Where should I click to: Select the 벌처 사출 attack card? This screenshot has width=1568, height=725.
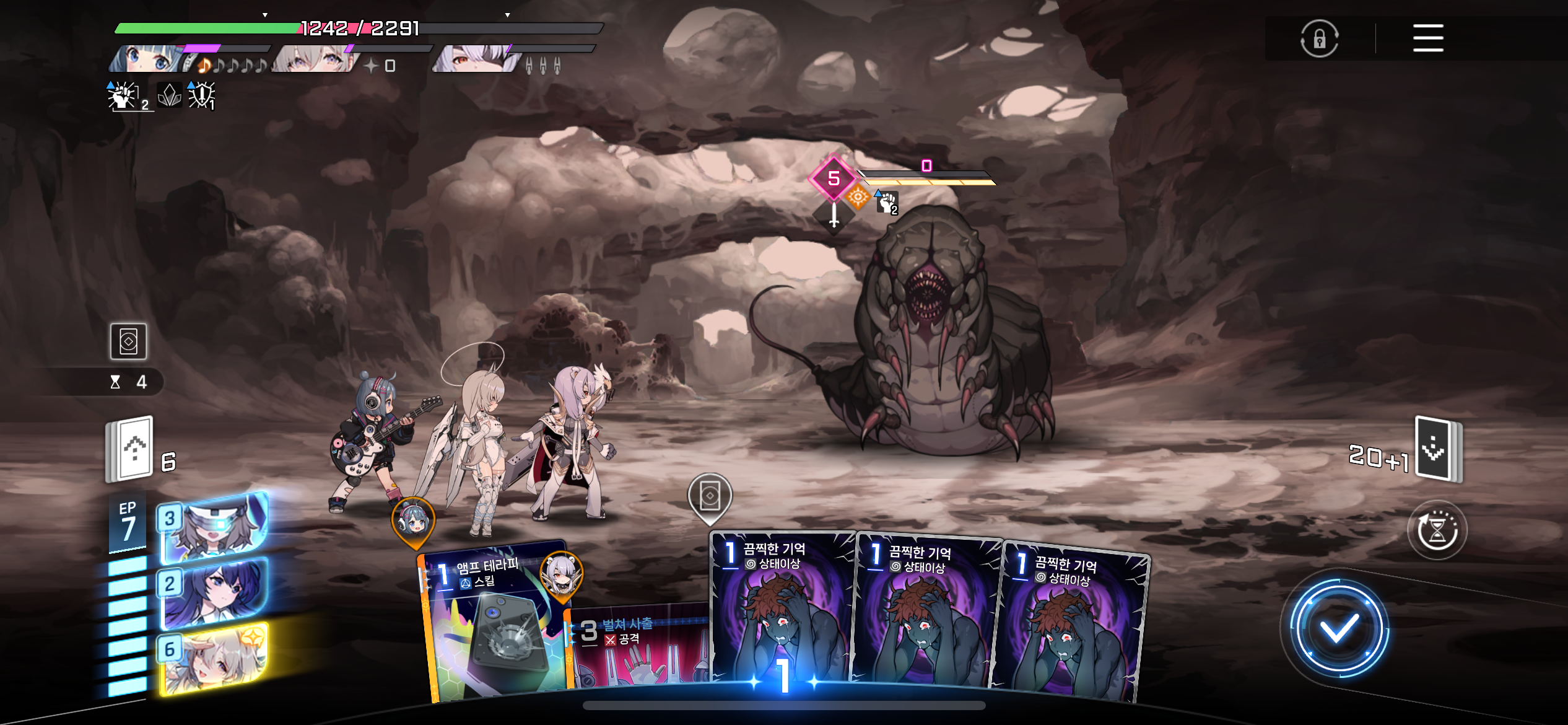click(638, 651)
